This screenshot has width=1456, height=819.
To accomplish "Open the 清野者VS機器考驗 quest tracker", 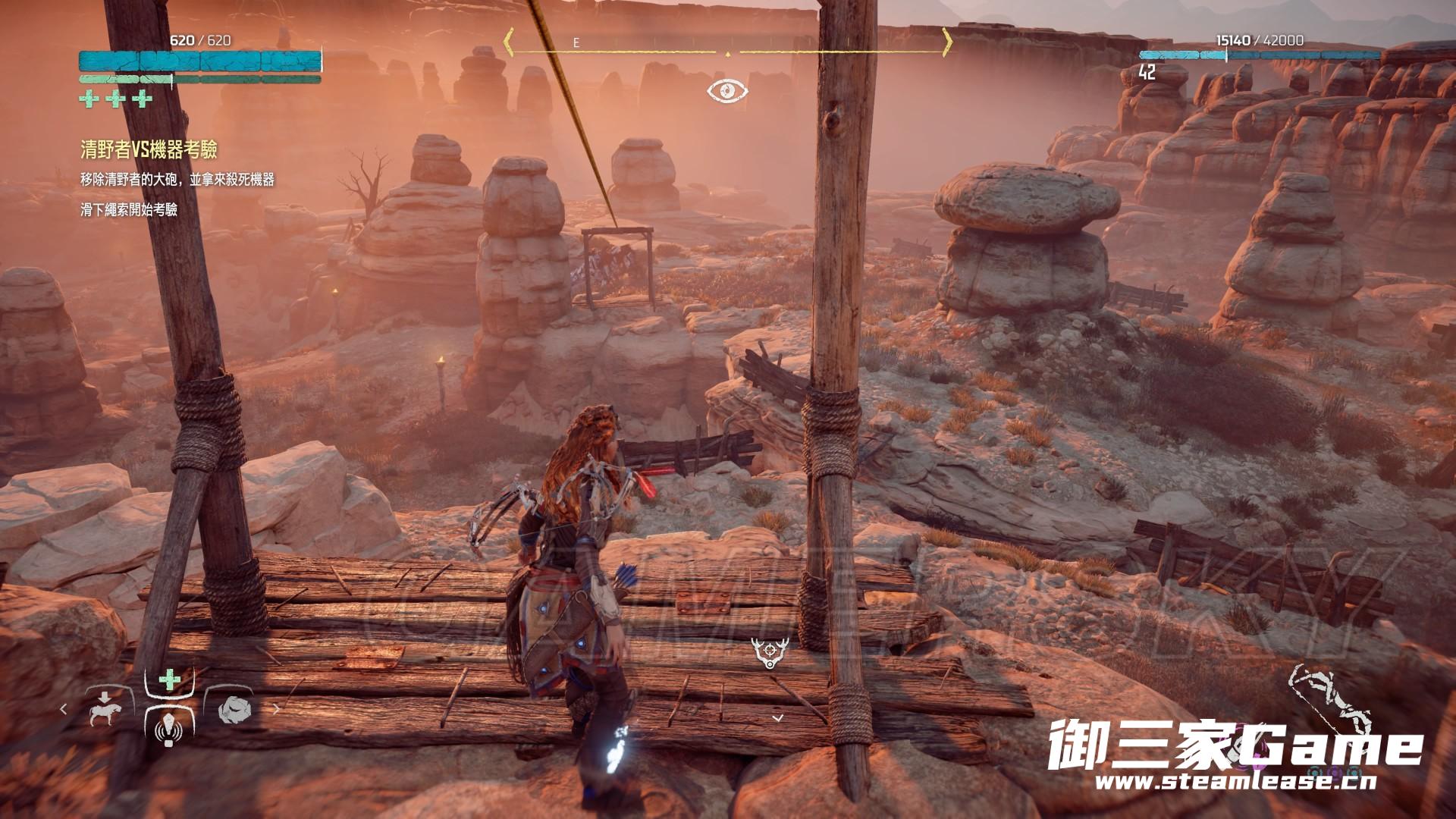I will [x=149, y=149].
